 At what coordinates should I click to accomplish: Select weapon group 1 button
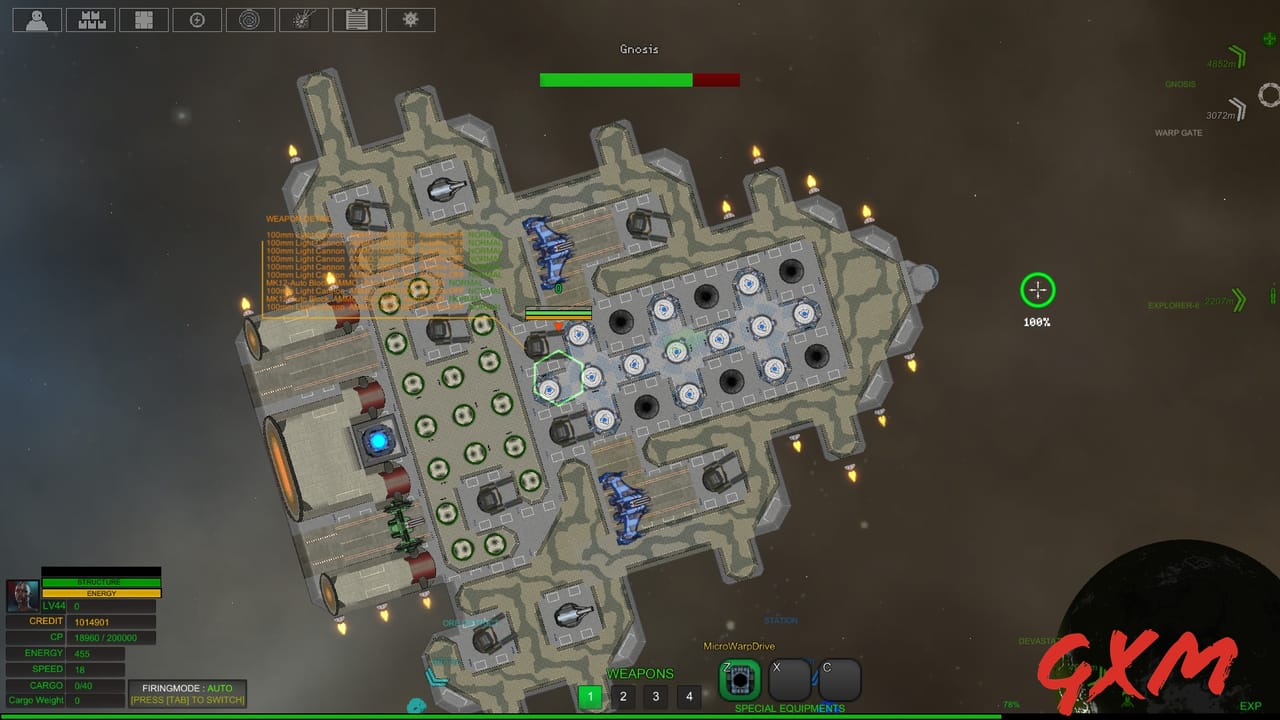[589, 695]
